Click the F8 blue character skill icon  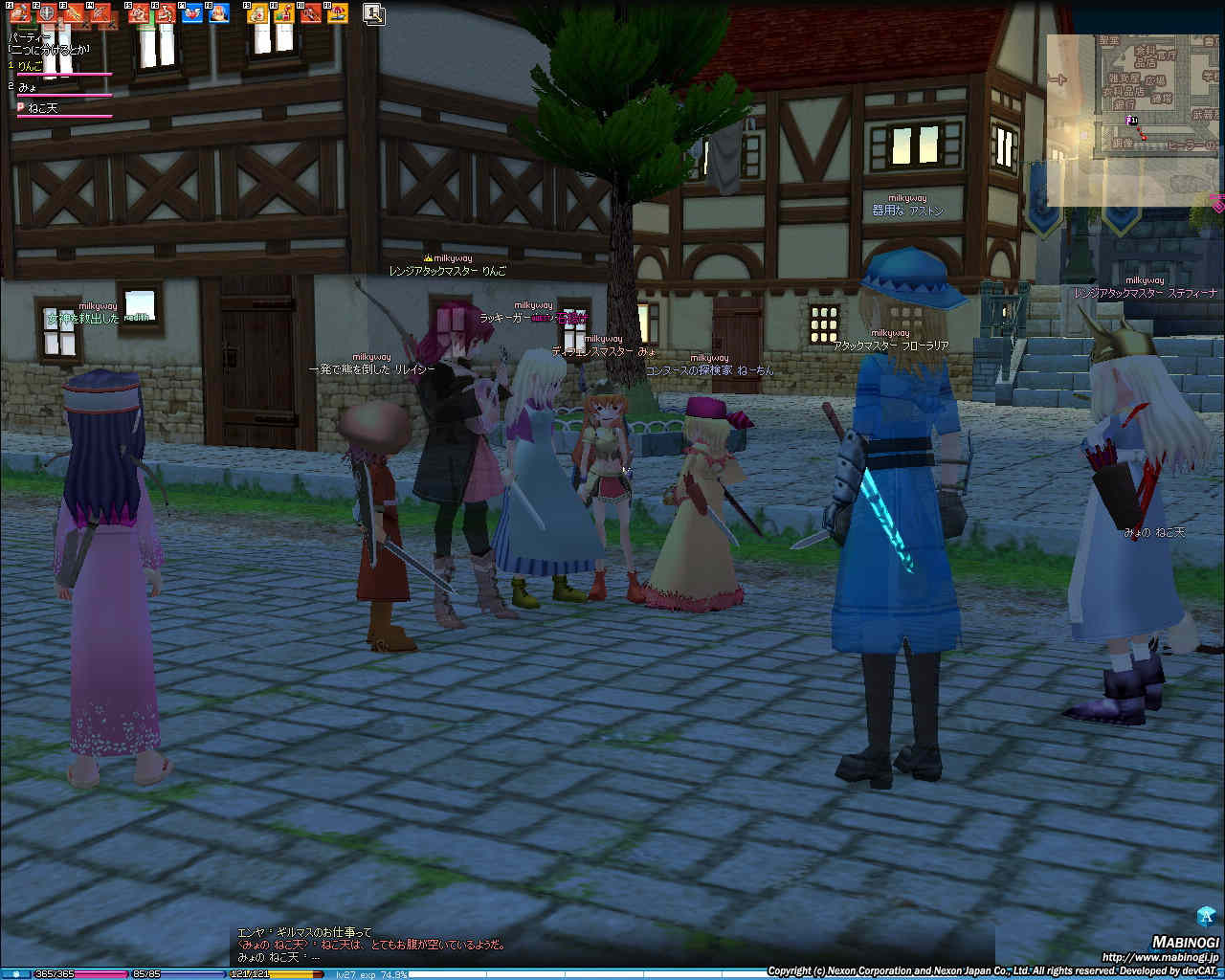[219, 13]
